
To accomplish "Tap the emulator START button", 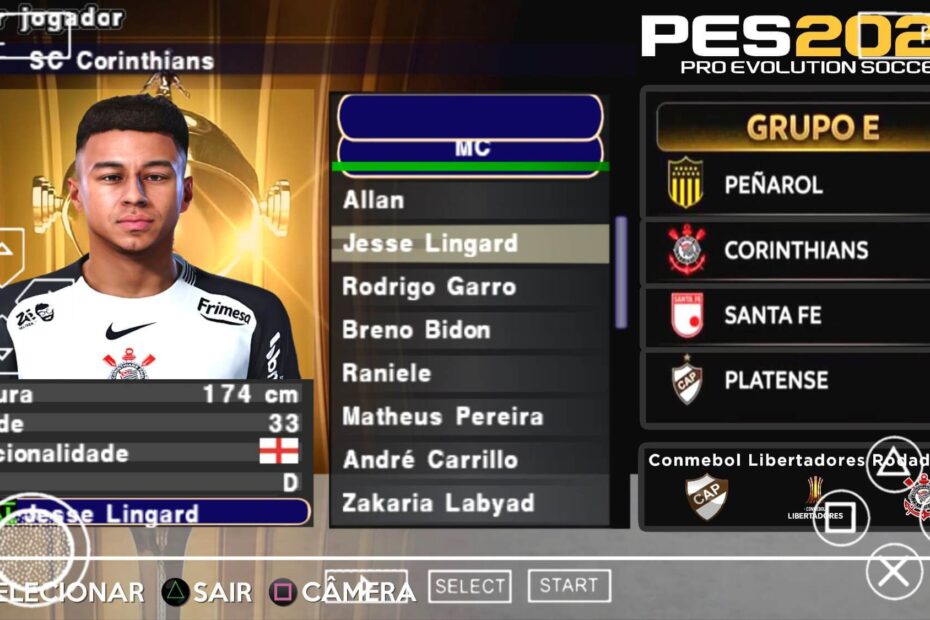I will pyautogui.click(x=569, y=586).
